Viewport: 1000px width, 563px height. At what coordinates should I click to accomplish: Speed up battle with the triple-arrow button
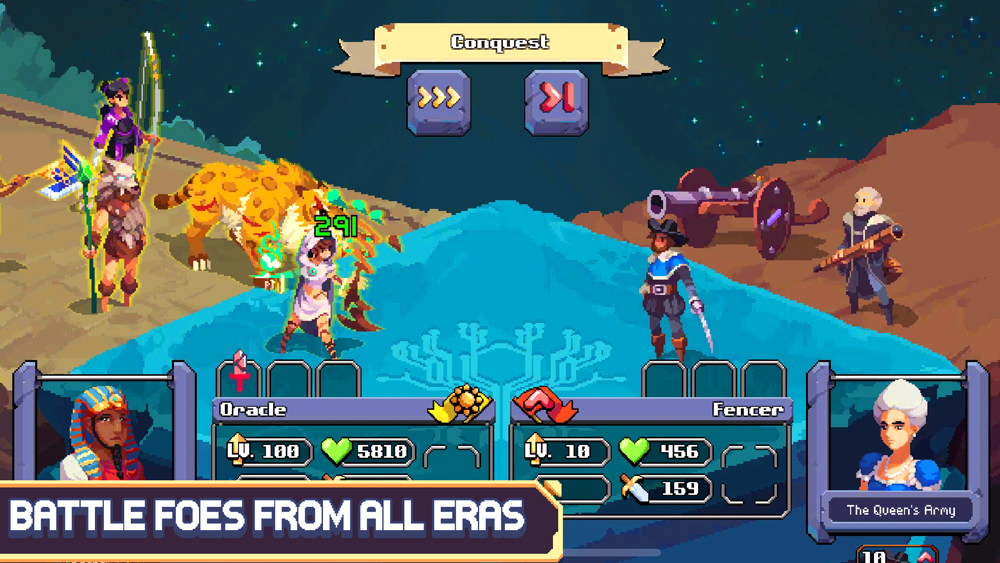click(438, 100)
